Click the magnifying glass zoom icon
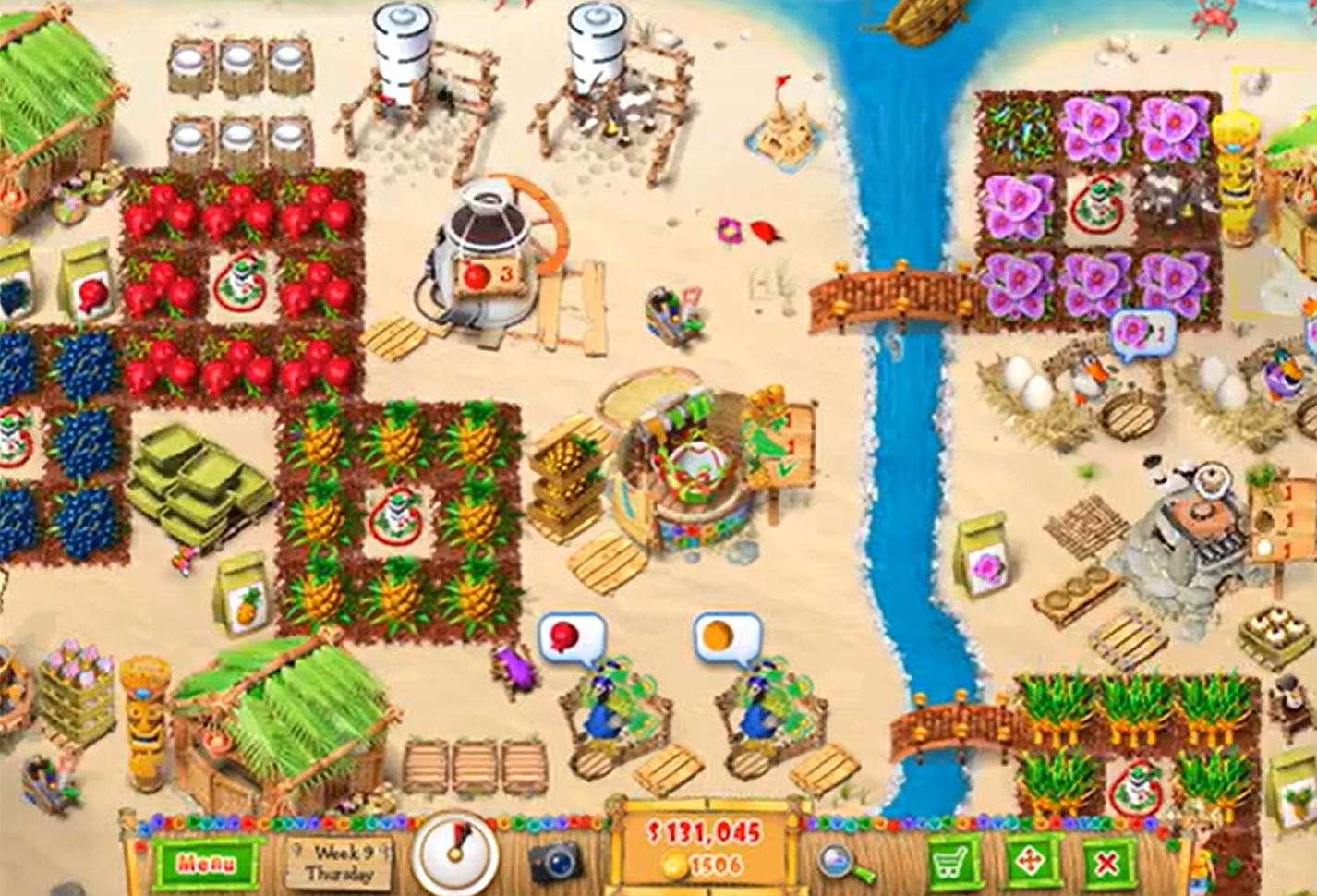Screen dimensions: 1317x896 click(x=832, y=861)
